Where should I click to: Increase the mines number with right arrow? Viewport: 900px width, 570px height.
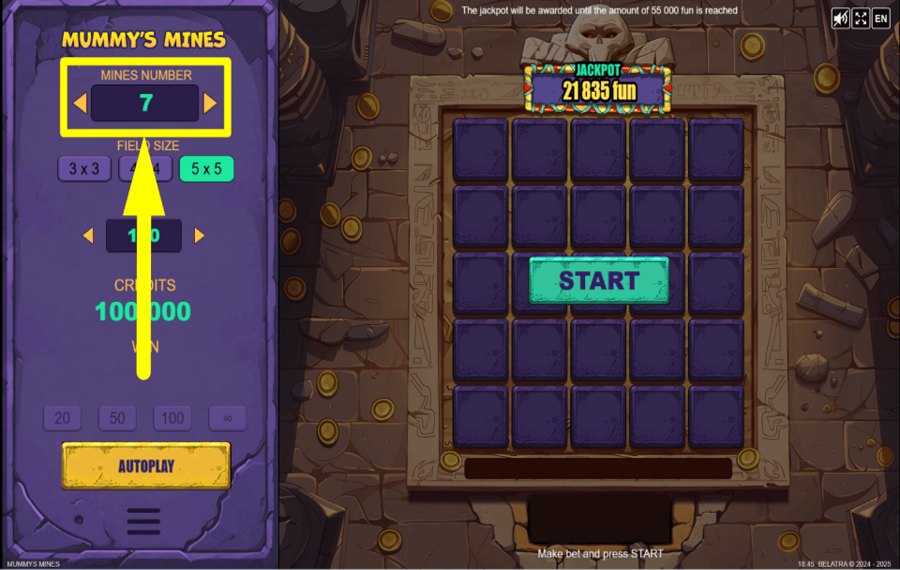coord(210,103)
